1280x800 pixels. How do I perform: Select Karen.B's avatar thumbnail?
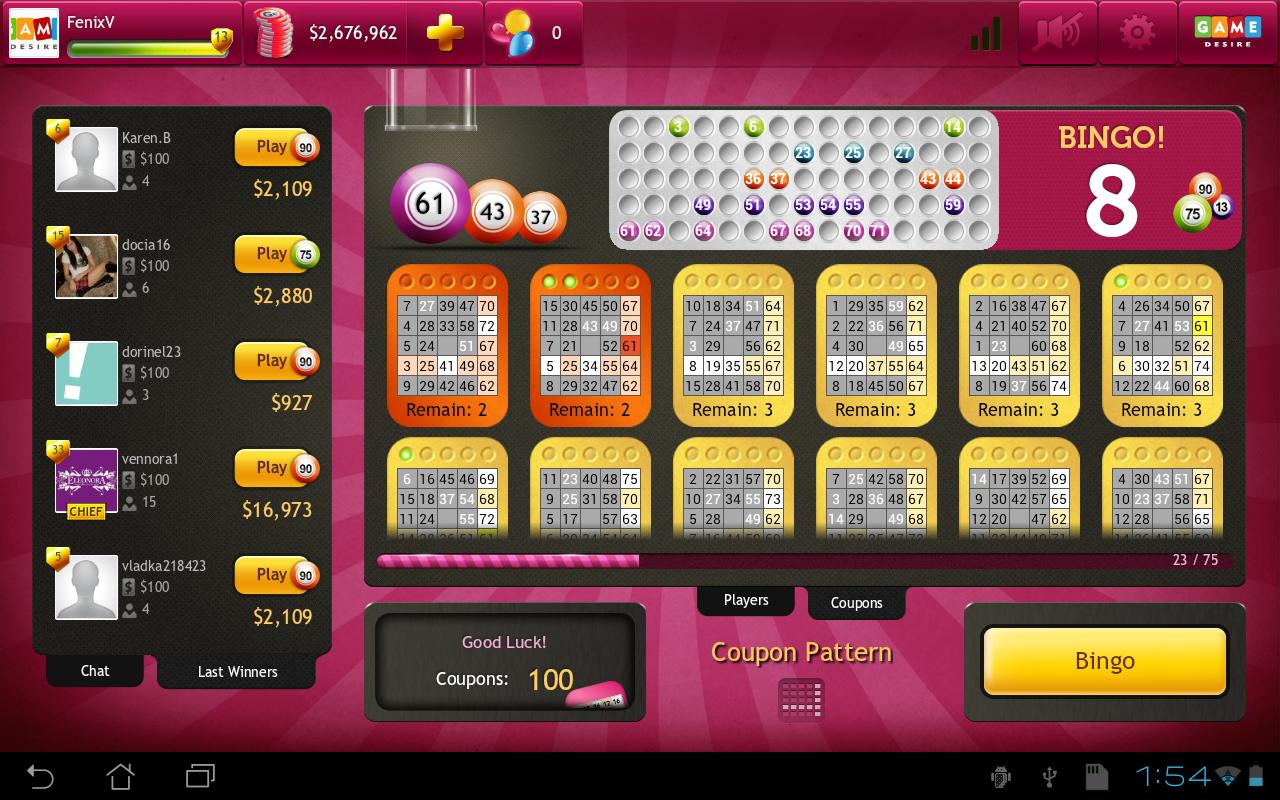[86, 158]
